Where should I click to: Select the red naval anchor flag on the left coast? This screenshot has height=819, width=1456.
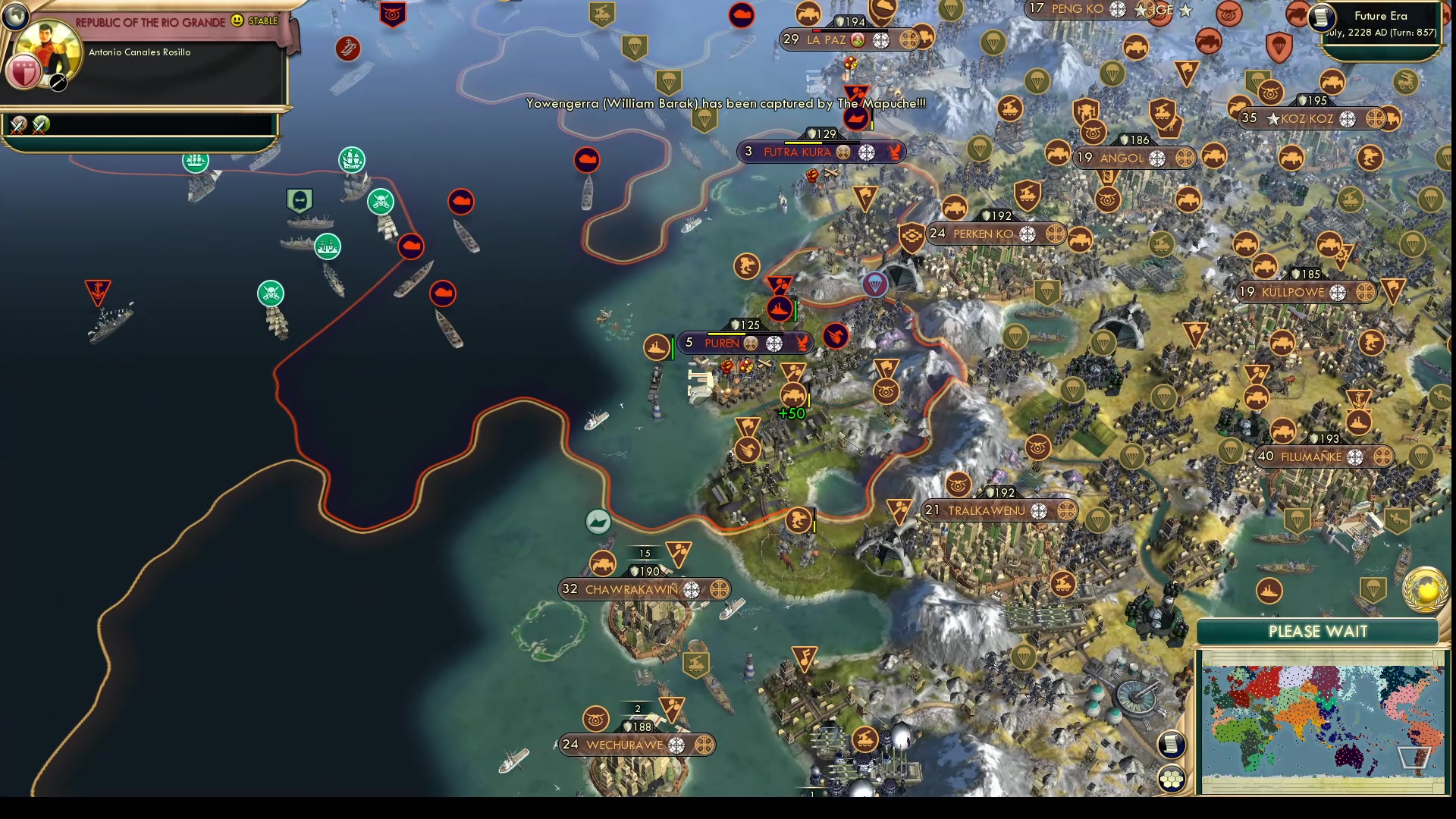(x=99, y=290)
